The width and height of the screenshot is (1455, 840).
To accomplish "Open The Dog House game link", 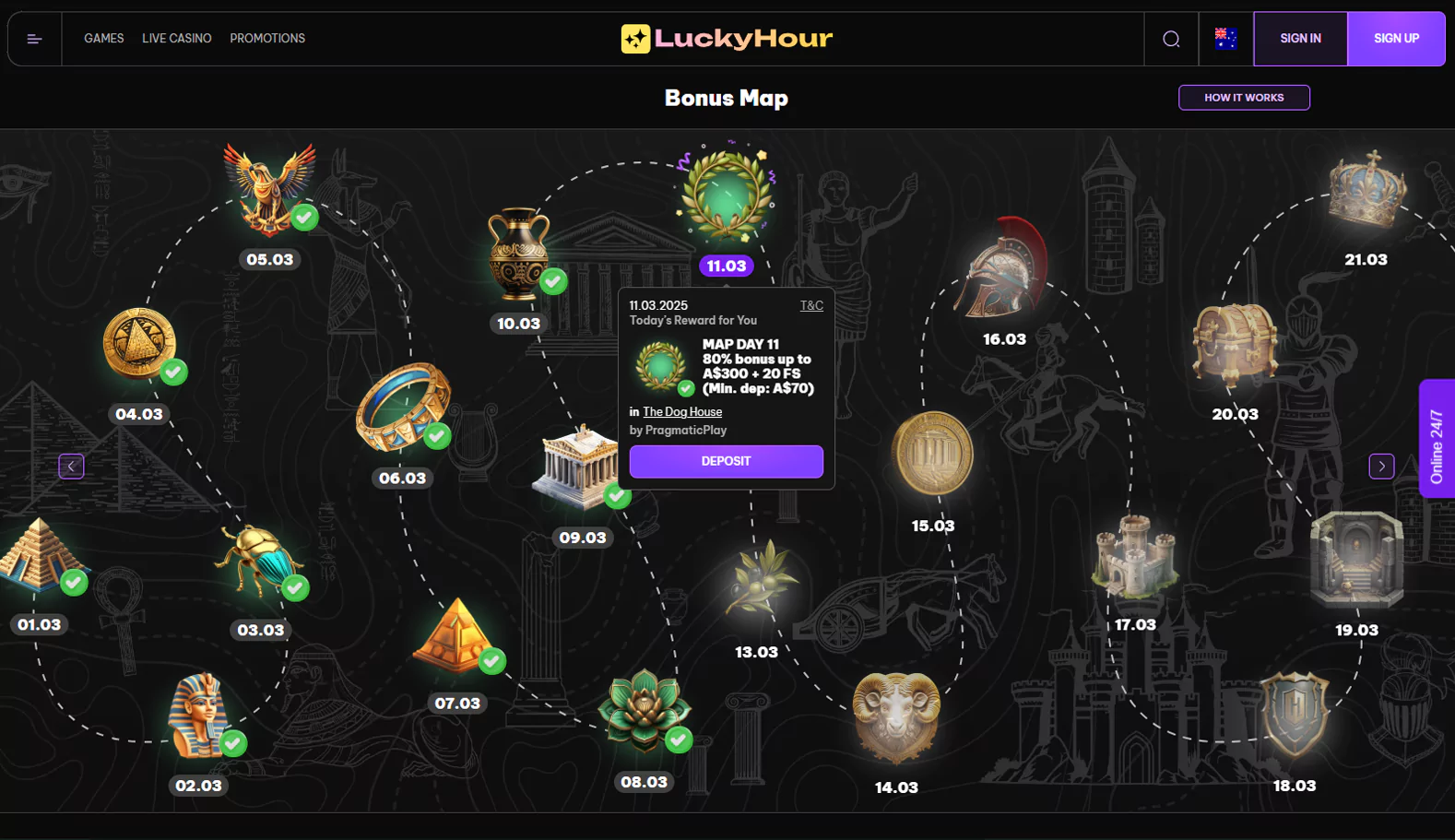I will 682,412.
